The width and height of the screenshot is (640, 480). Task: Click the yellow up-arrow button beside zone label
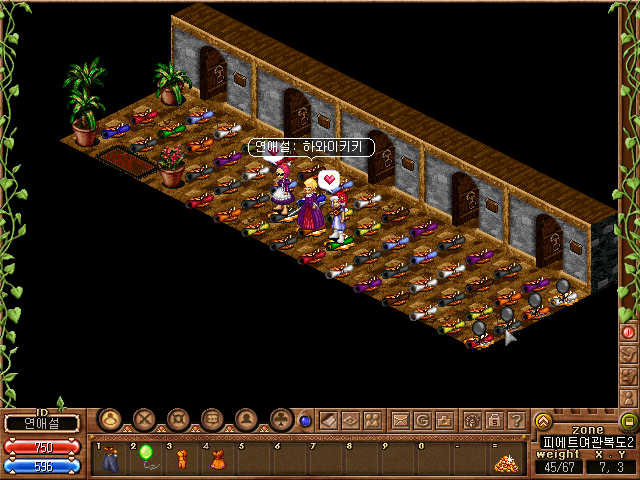pos(543,421)
